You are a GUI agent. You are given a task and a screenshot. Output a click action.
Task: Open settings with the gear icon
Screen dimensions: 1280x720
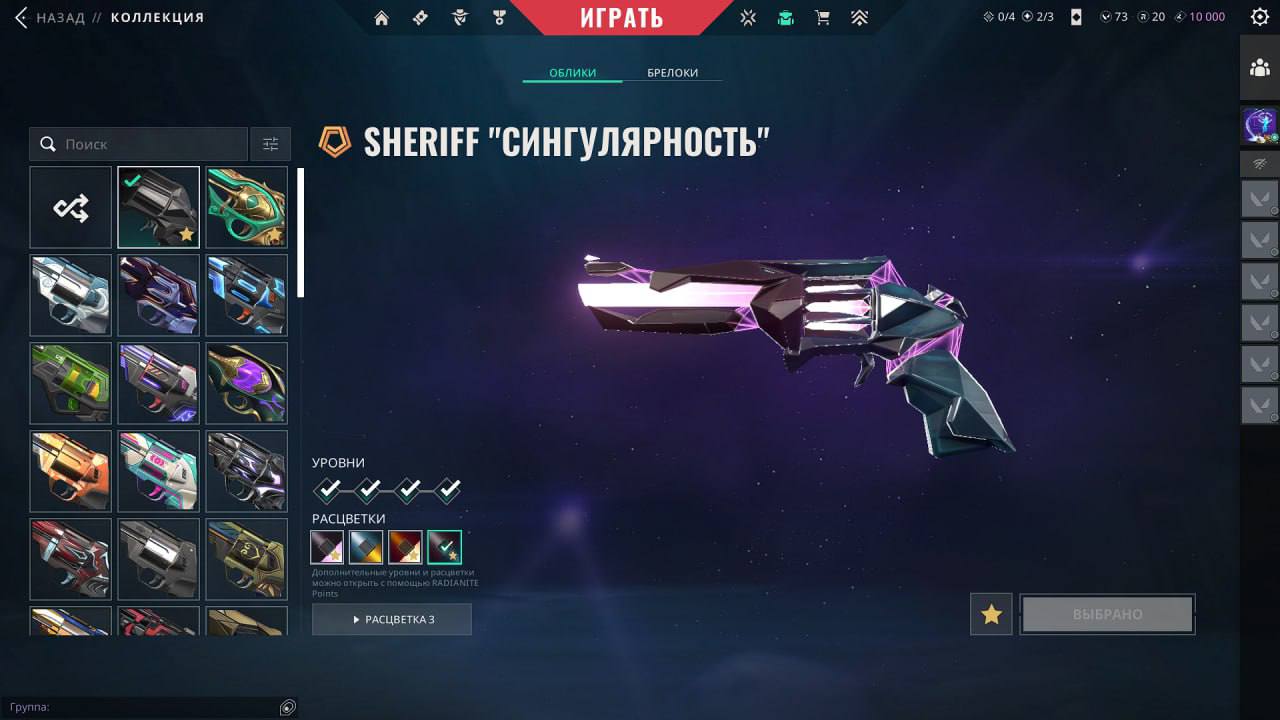coord(1259,17)
